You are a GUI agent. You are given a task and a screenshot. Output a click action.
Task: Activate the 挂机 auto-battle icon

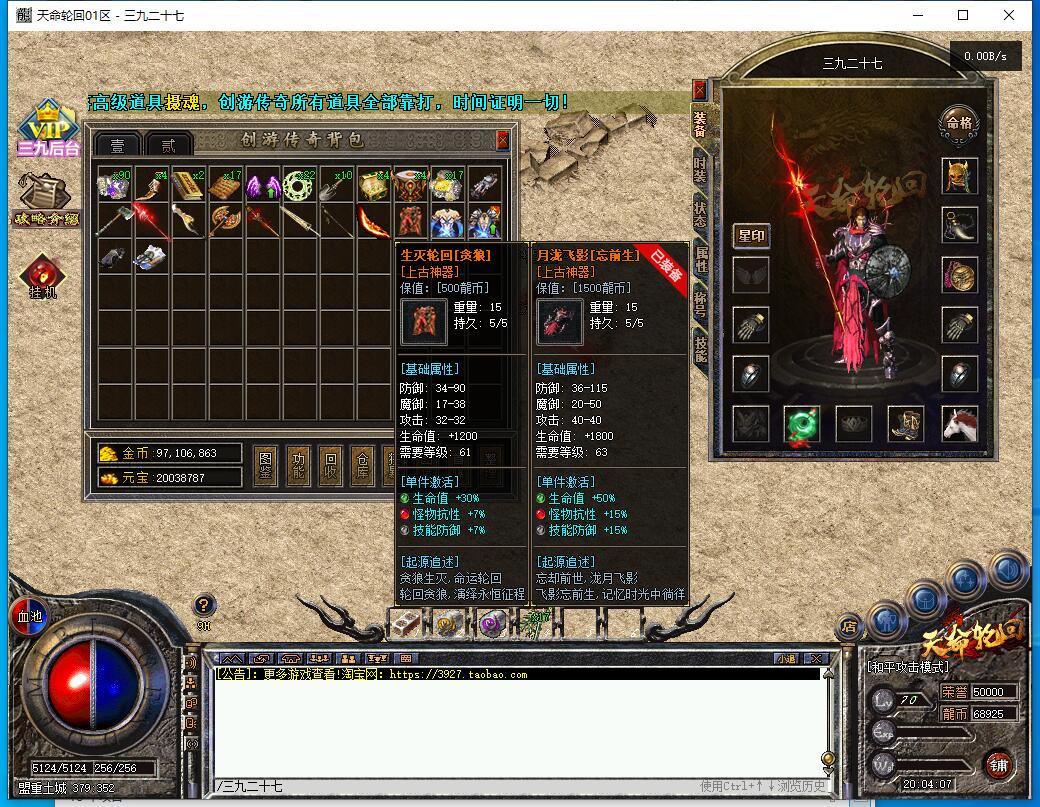tap(43, 277)
